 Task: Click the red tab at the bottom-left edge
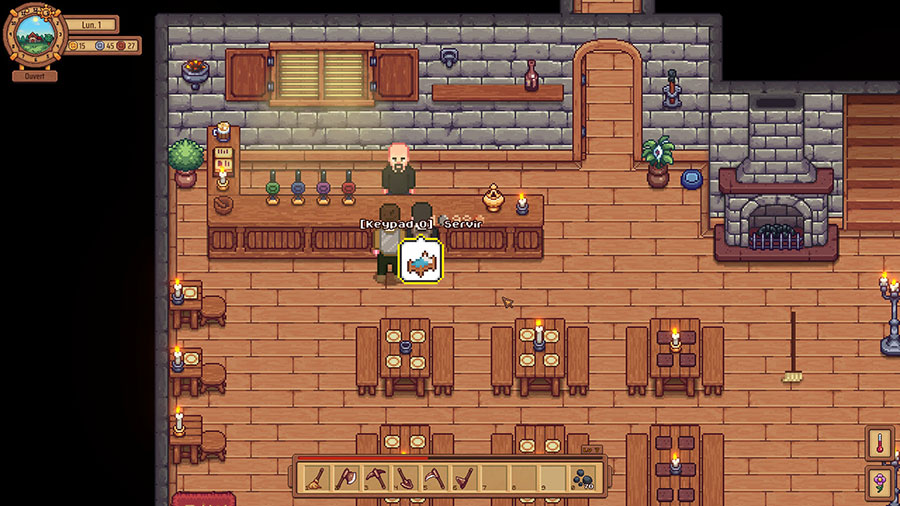click(202, 498)
